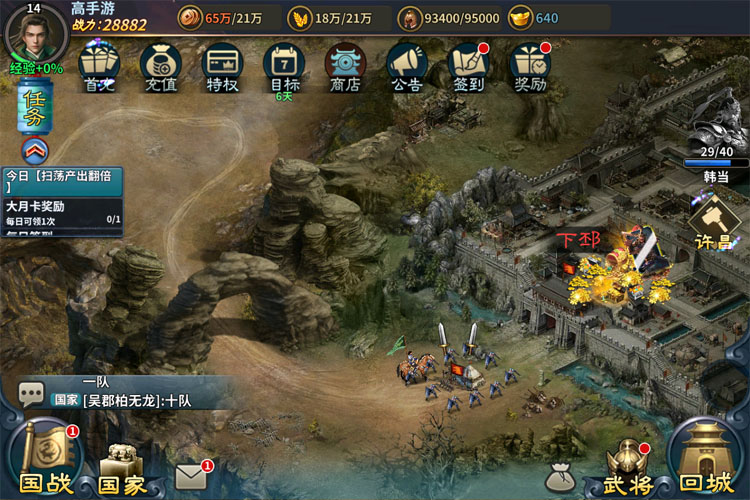Read the 公告 announcements
The height and width of the screenshot is (500, 750).
(406, 66)
